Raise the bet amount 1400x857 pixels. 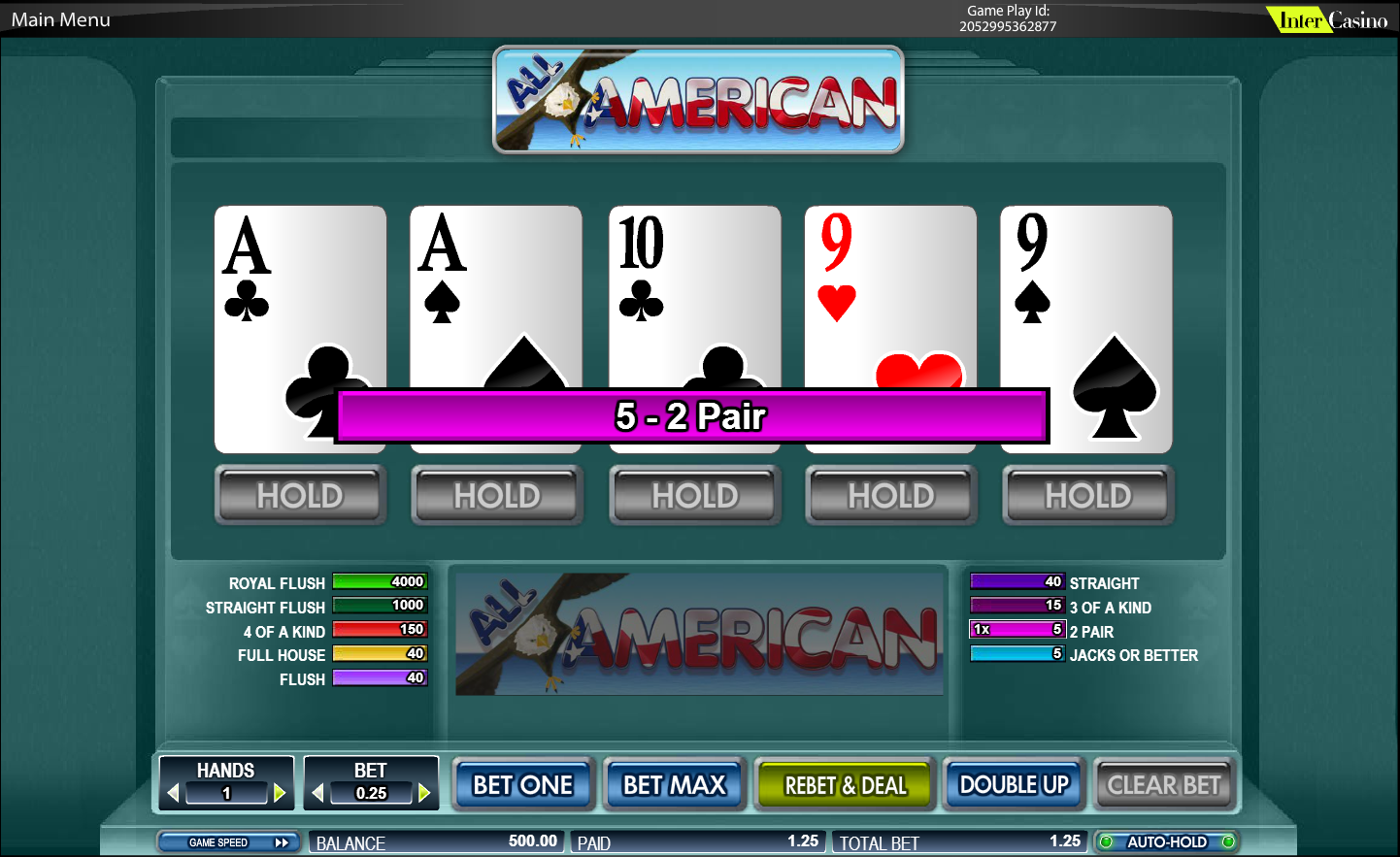424,793
